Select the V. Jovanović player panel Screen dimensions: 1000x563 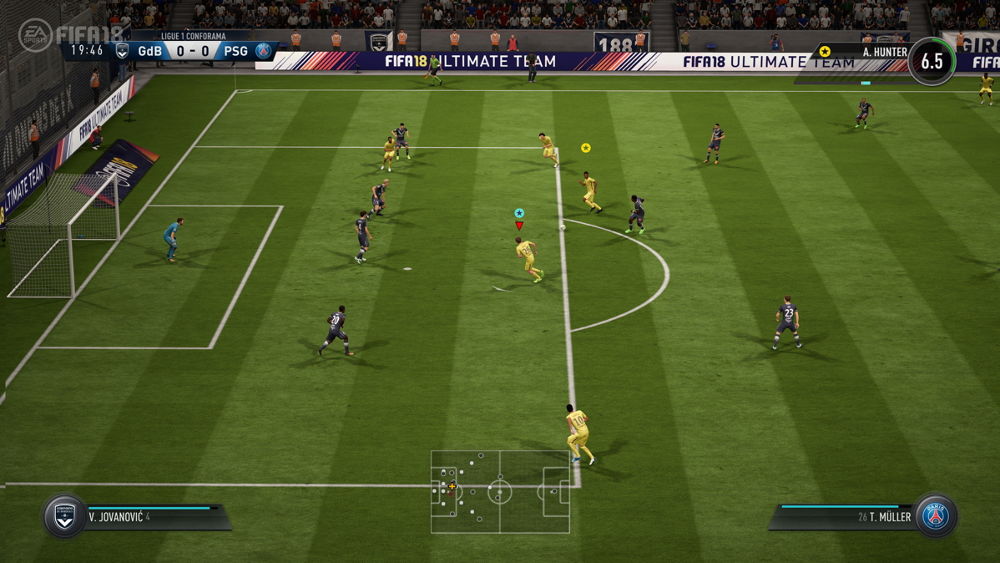coord(150,516)
